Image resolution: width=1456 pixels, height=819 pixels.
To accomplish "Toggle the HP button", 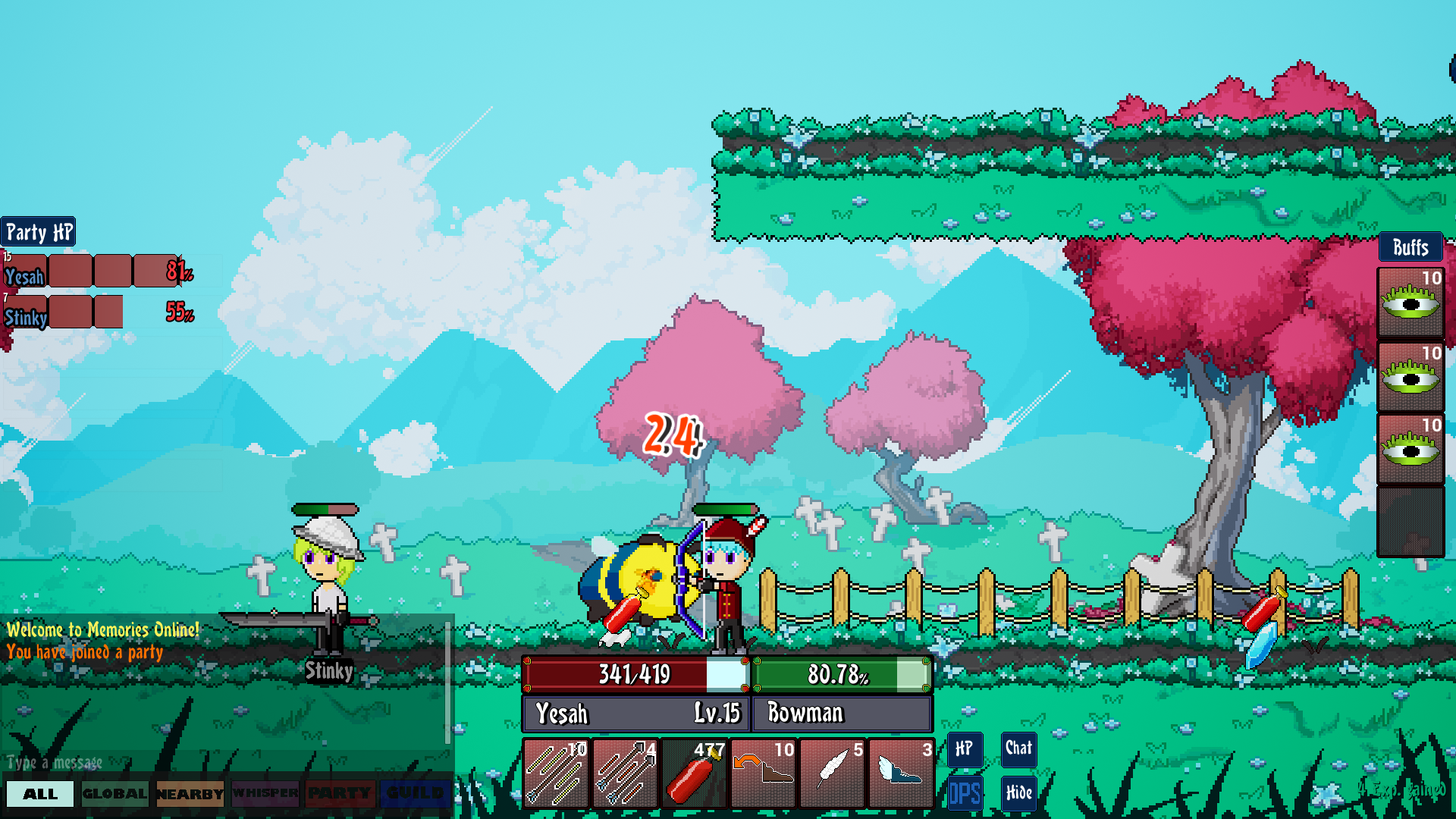I will pyautogui.click(x=965, y=749).
